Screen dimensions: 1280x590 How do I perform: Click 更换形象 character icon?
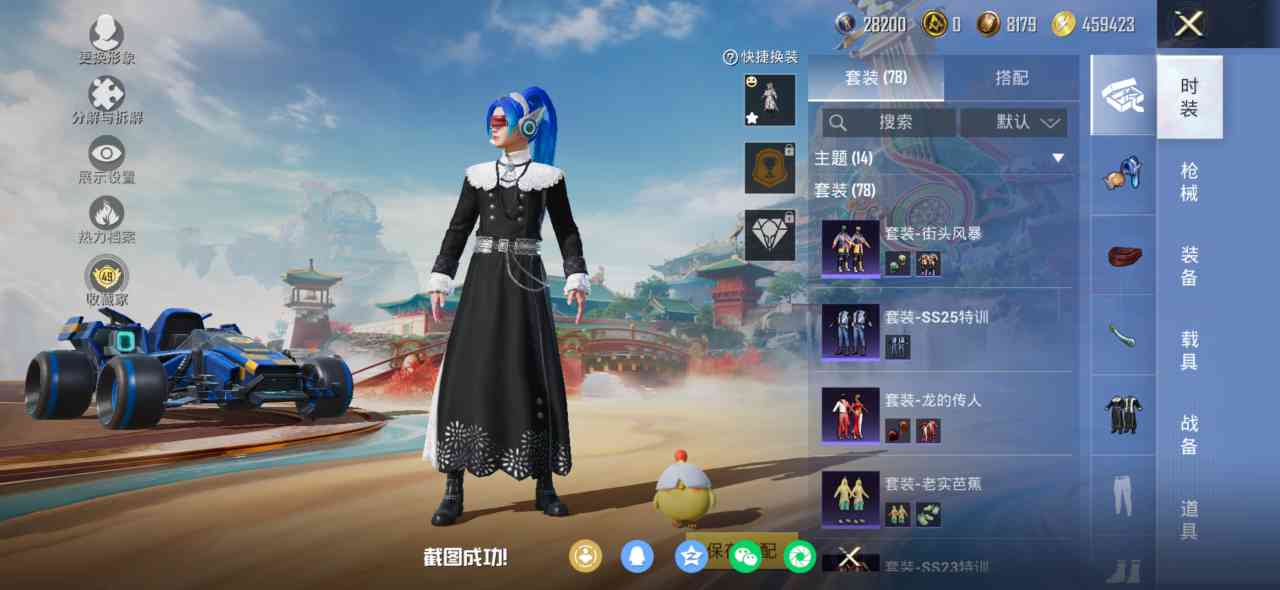coord(107,35)
